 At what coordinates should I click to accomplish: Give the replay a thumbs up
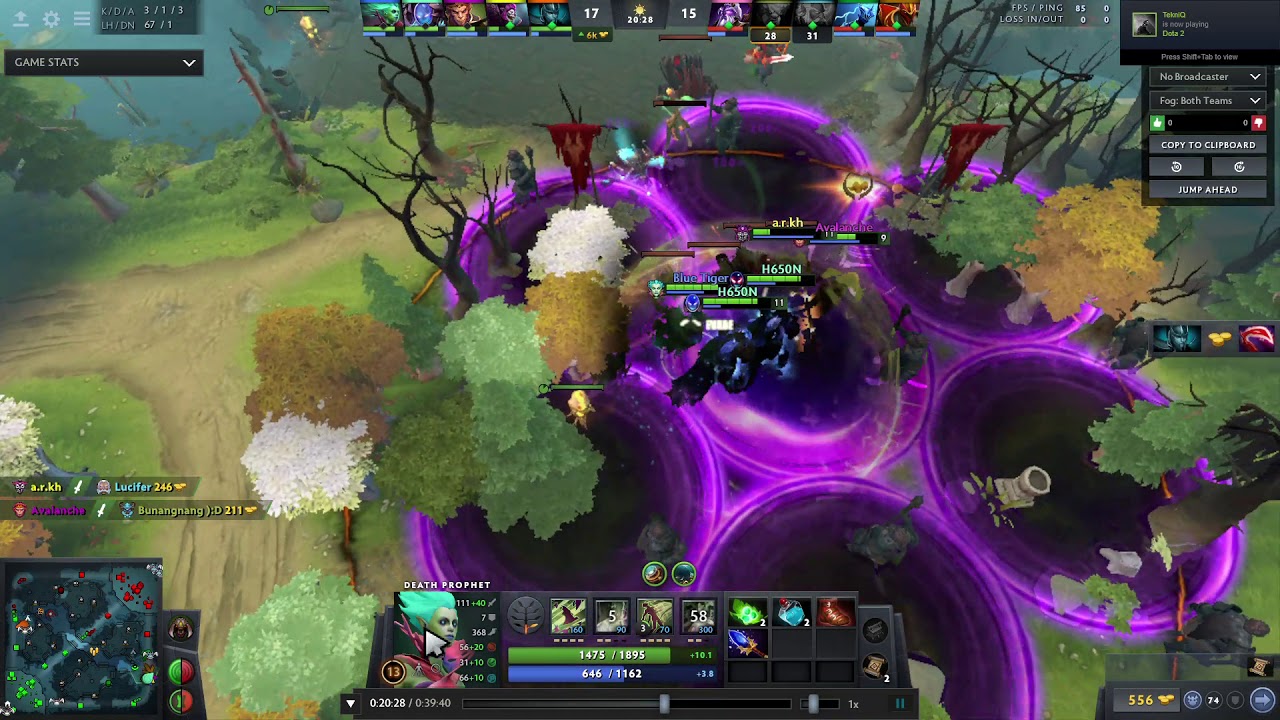coord(1157,122)
